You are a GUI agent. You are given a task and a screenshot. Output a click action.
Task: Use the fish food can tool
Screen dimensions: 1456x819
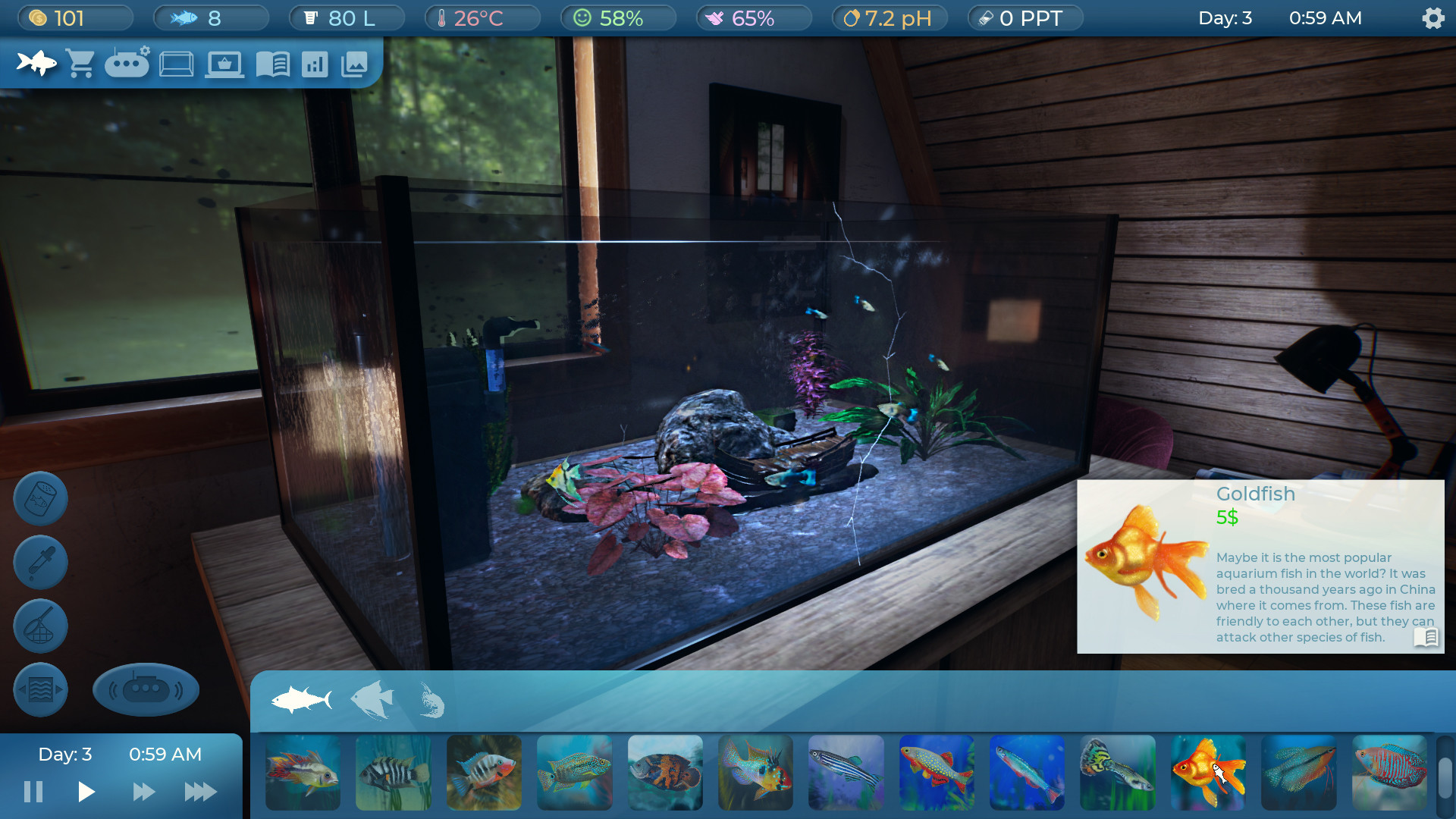[x=40, y=498]
